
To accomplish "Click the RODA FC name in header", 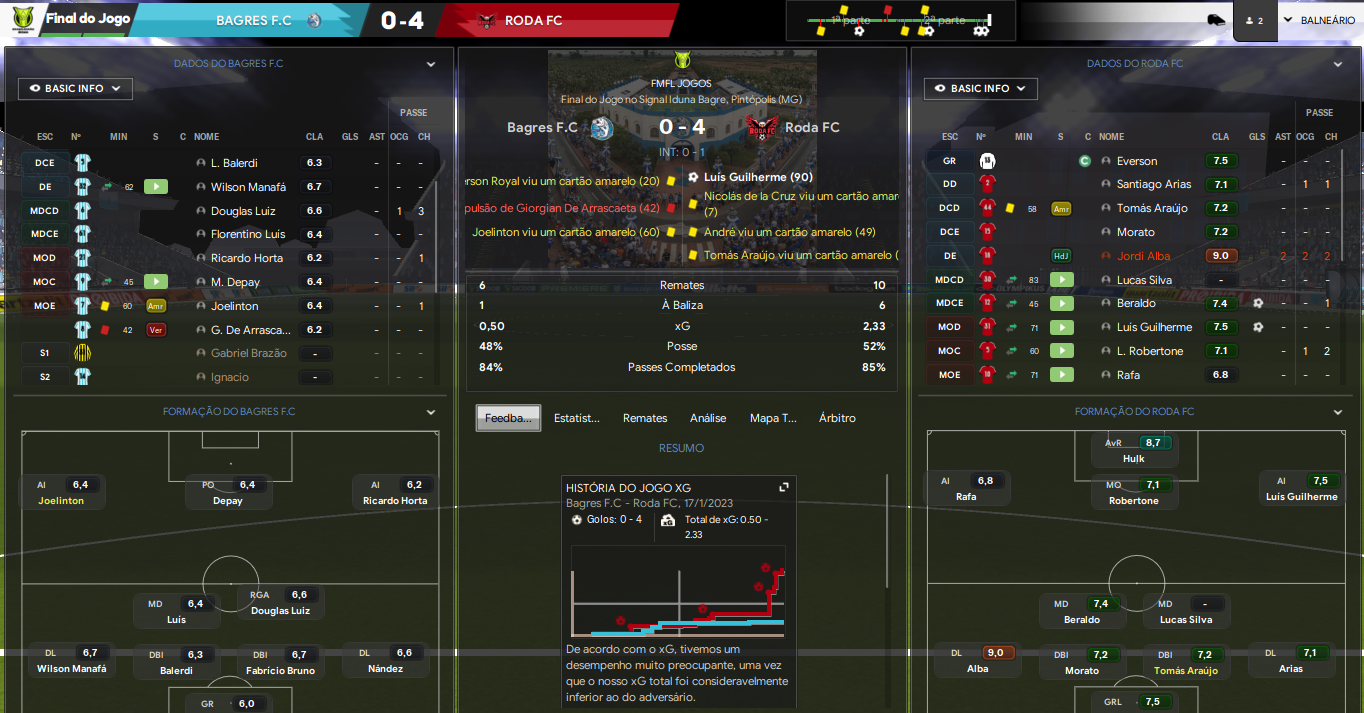I will point(534,20).
